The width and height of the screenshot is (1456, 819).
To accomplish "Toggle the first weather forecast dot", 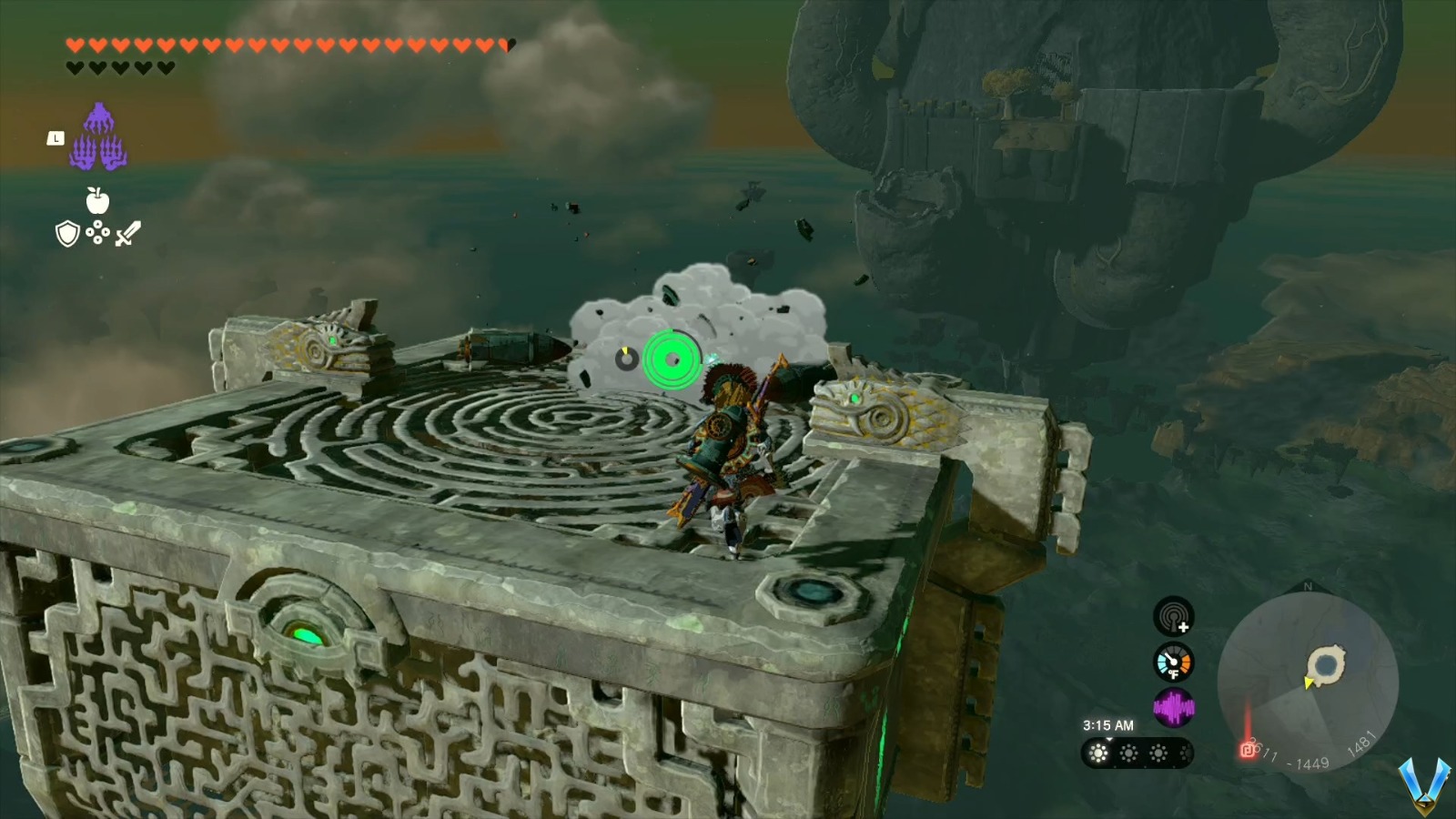I will 1097,753.
